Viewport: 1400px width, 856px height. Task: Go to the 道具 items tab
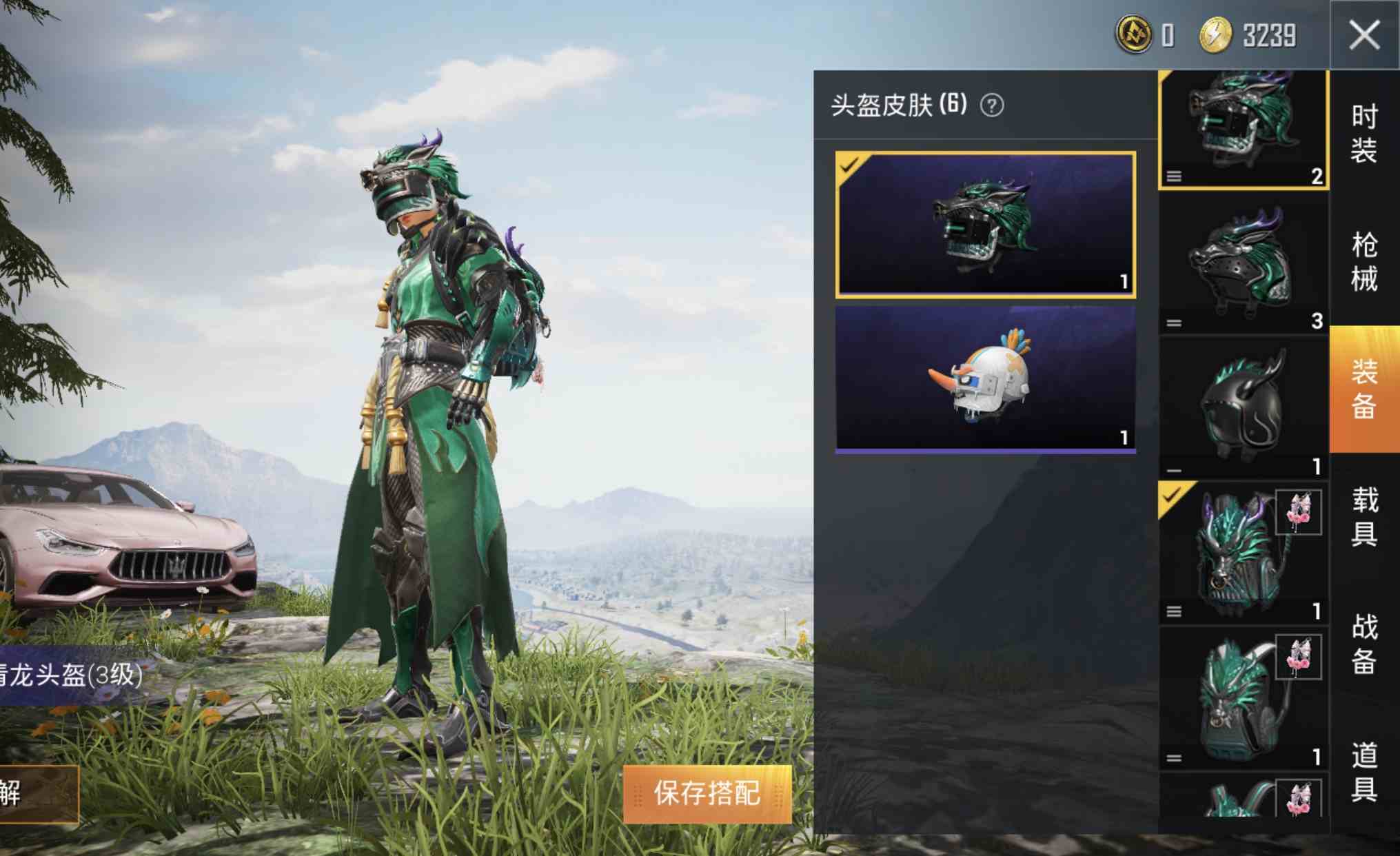point(1363,772)
